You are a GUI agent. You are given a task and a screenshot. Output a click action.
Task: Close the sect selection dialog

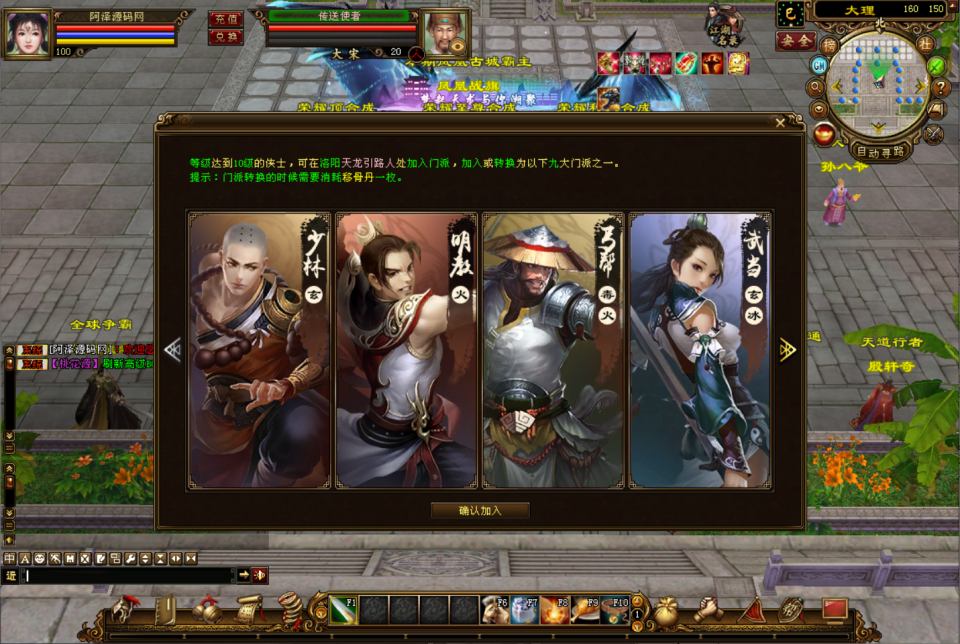[x=780, y=123]
